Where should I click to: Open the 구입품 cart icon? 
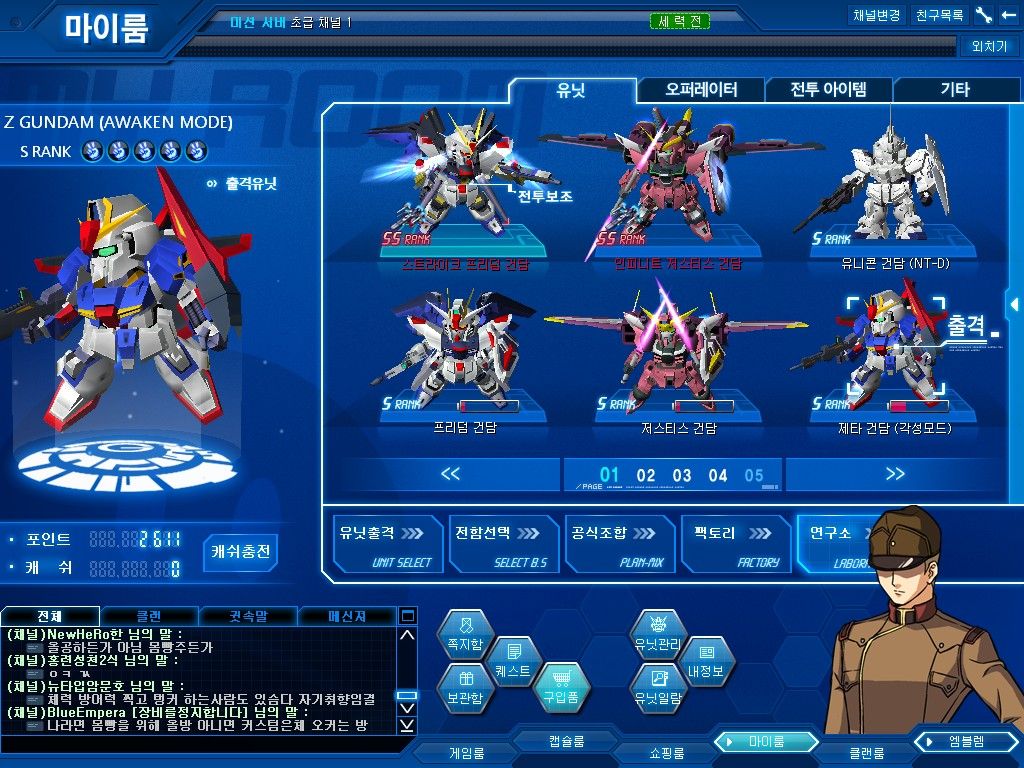pyautogui.click(x=560, y=688)
